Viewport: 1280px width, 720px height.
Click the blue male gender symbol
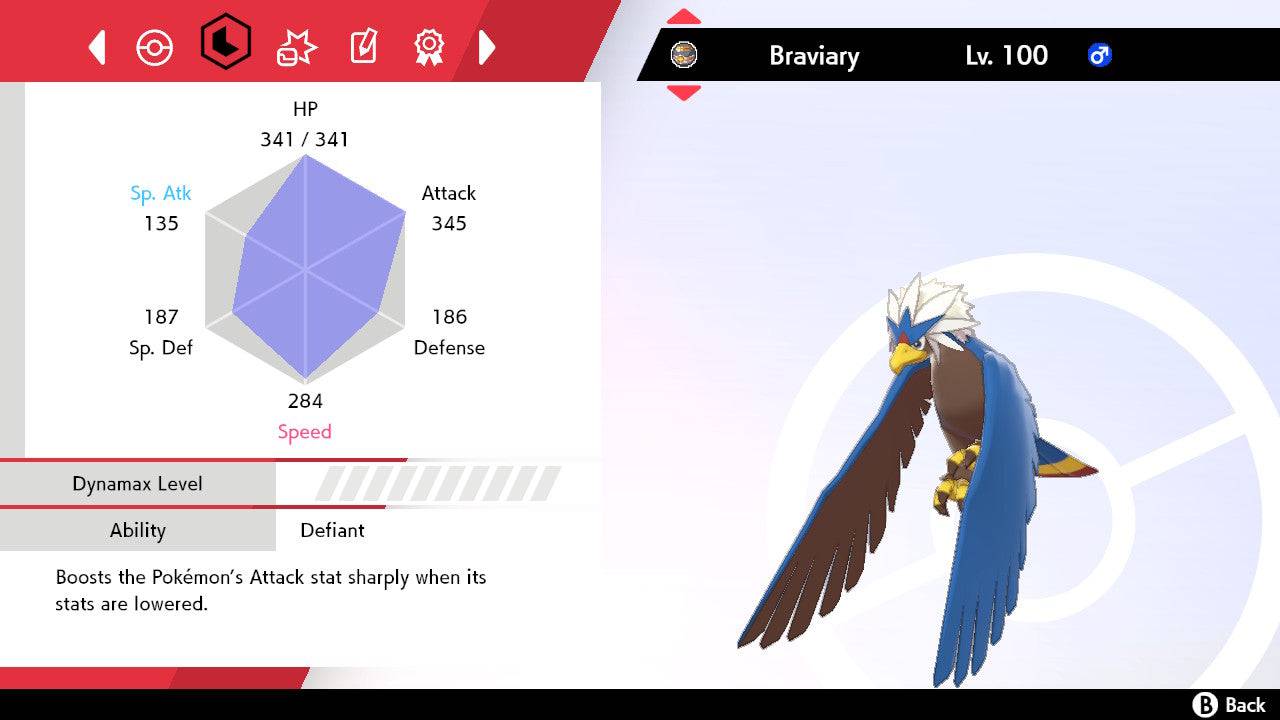pos(1100,55)
